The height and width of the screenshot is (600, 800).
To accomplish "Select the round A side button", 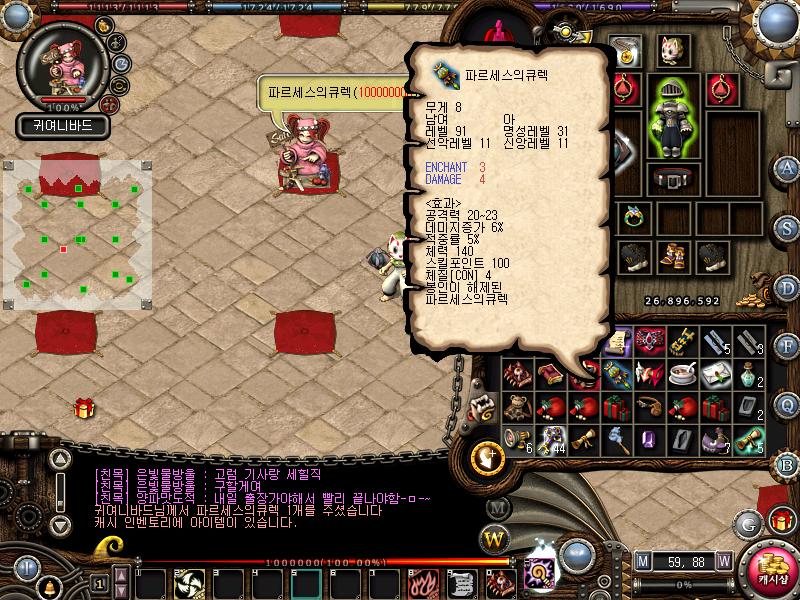I will click(x=787, y=167).
